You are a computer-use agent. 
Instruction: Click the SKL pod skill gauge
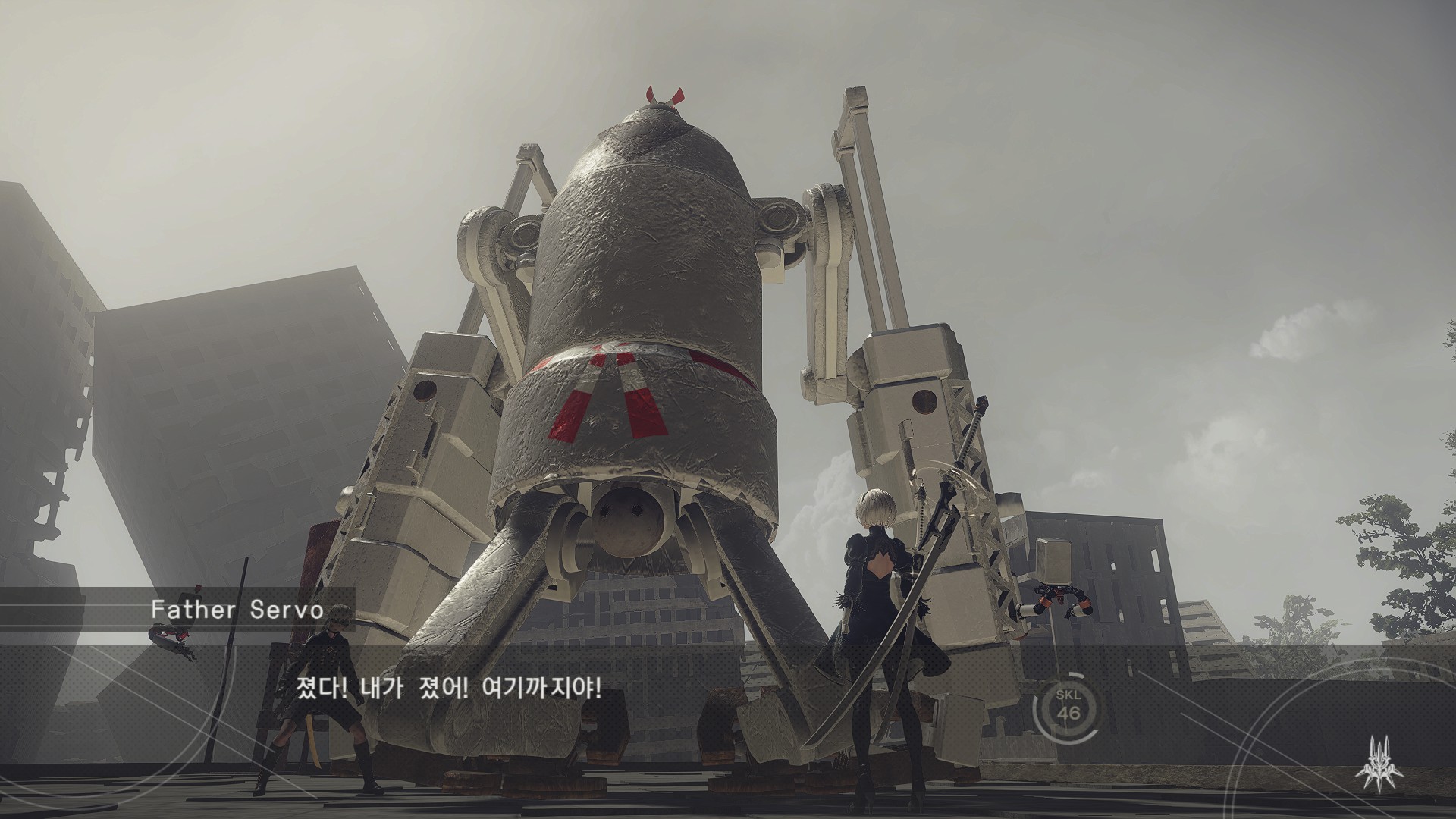[x=1069, y=713]
